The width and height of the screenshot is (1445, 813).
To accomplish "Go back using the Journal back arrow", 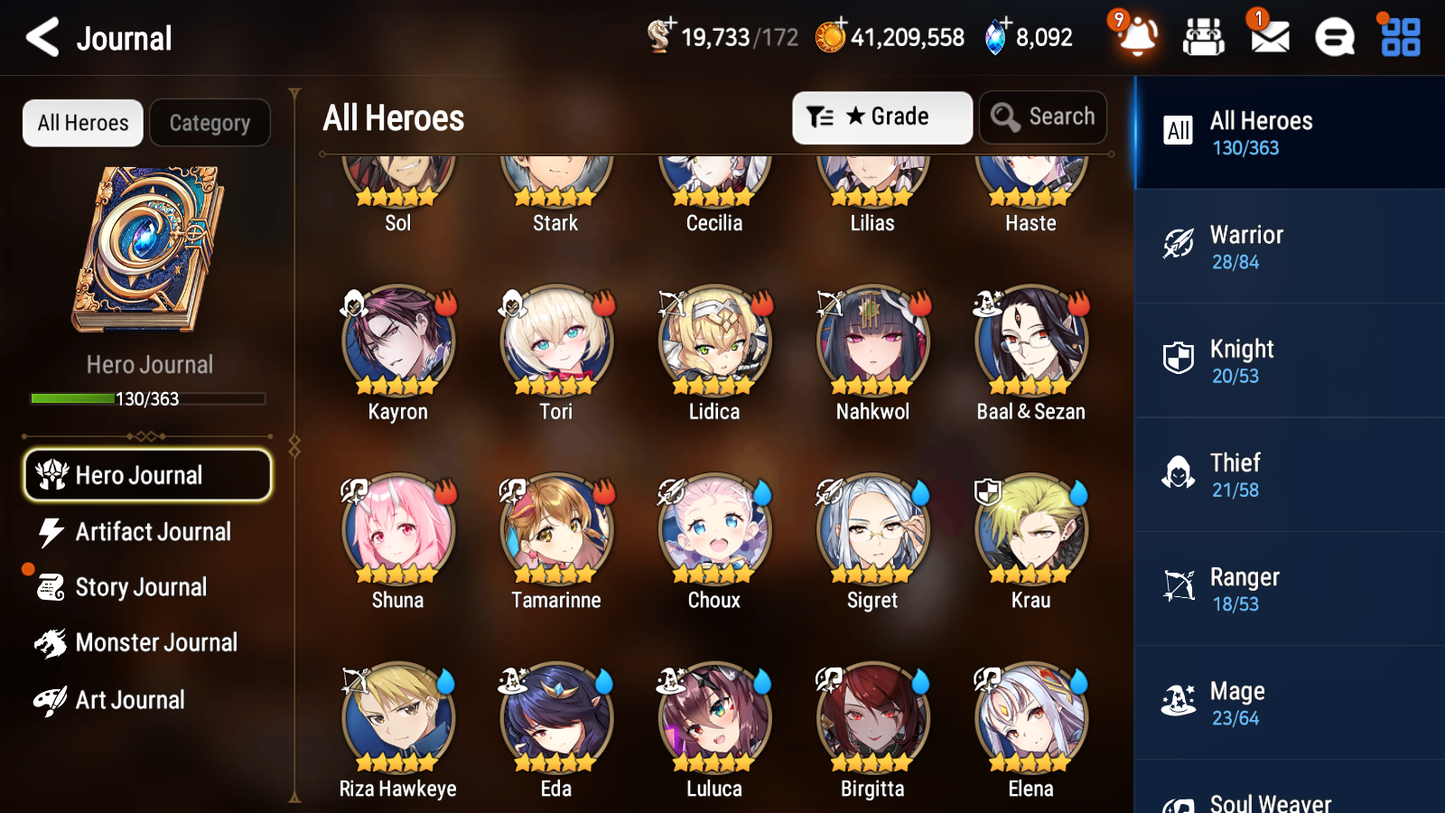I will point(42,37).
